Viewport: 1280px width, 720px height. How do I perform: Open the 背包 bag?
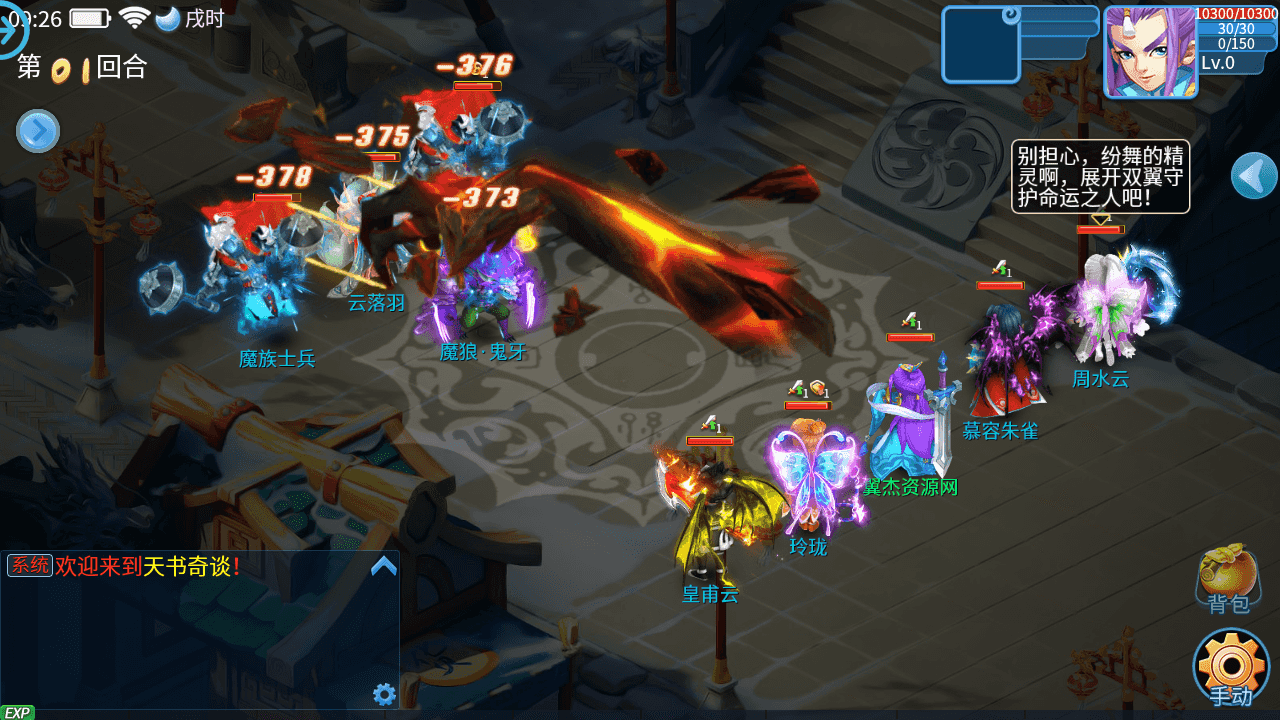1228,579
